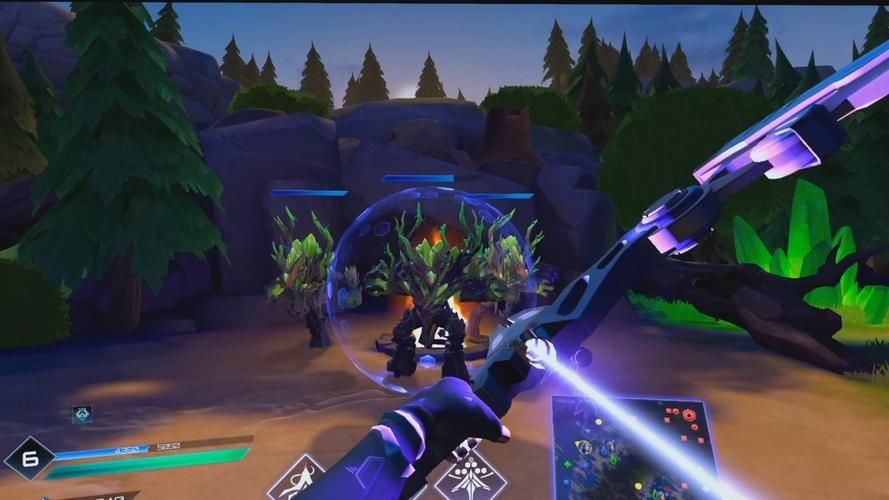889x500 pixels.
Task: Activate the winged figure ability icon
Action: click(297, 480)
